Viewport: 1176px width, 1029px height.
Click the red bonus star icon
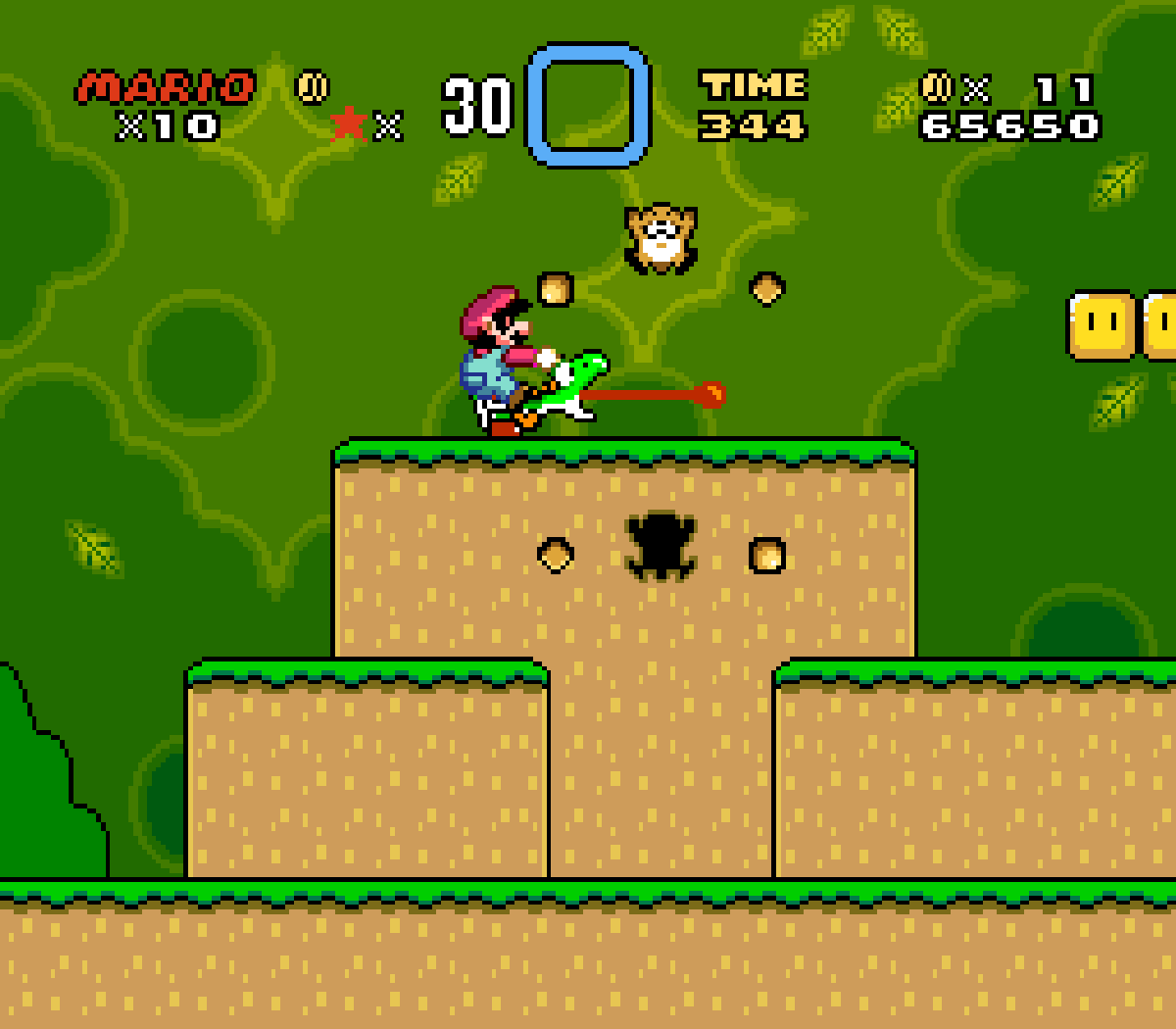[349, 124]
